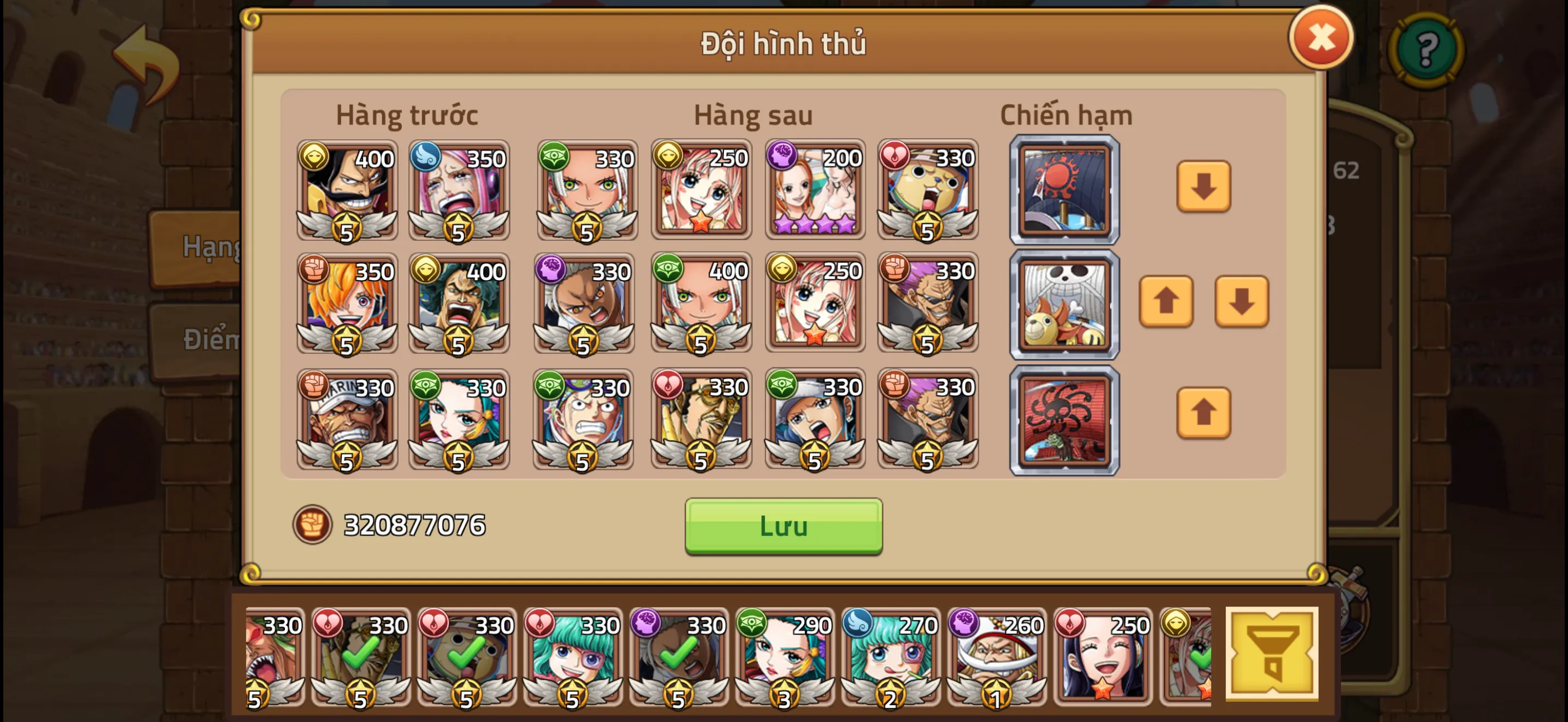Image resolution: width=1568 pixels, height=722 pixels.
Task: Choose the level 270 green-haired roster hero
Action: point(890,656)
